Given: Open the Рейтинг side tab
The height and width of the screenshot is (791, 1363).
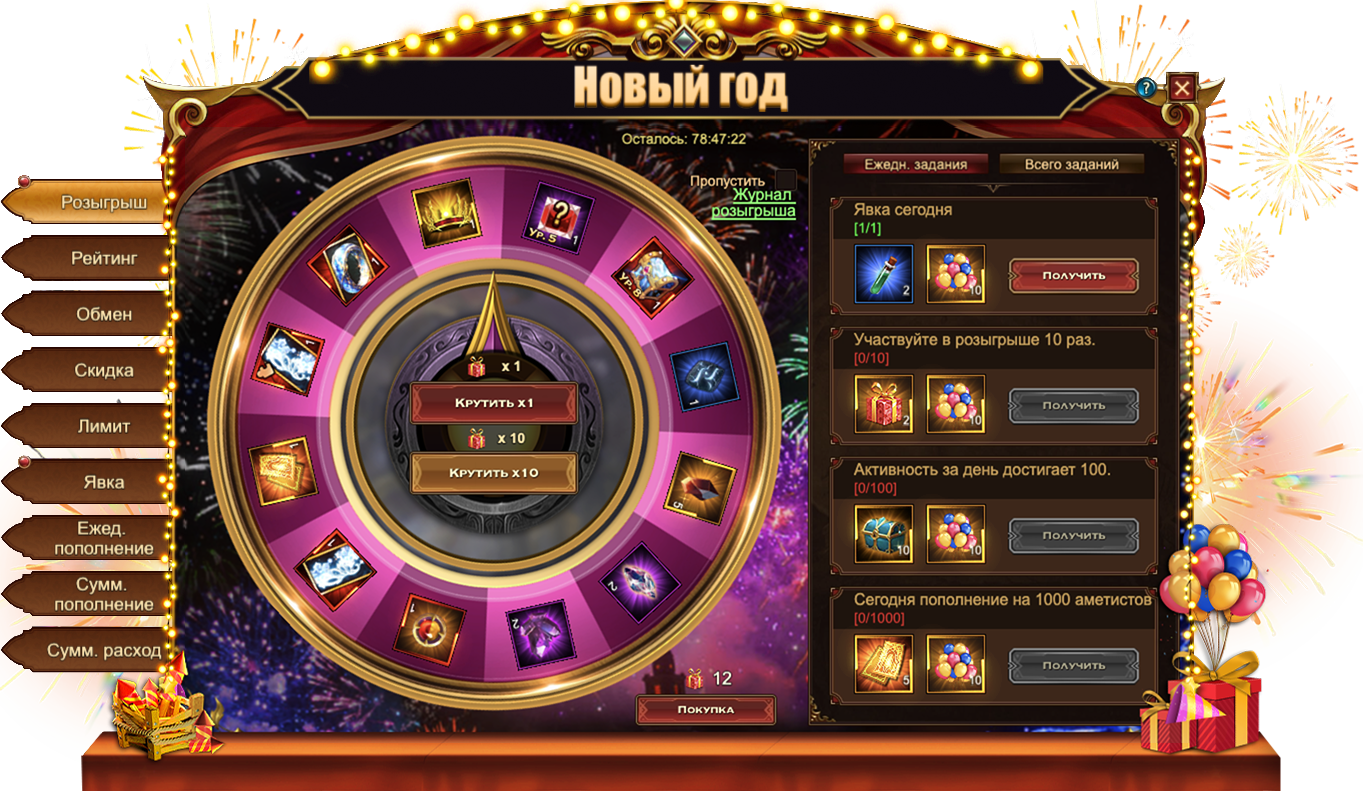Looking at the screenshot, I should (103, 258).
